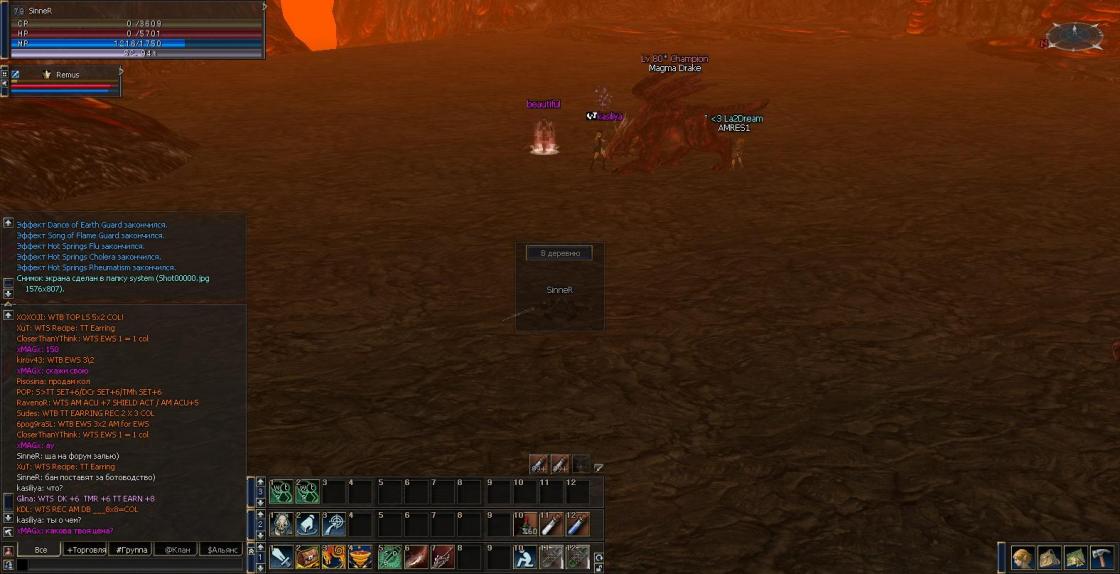Open the map icon in the menu bar
The image size is (1120, 574).
tap(1075, 557)
